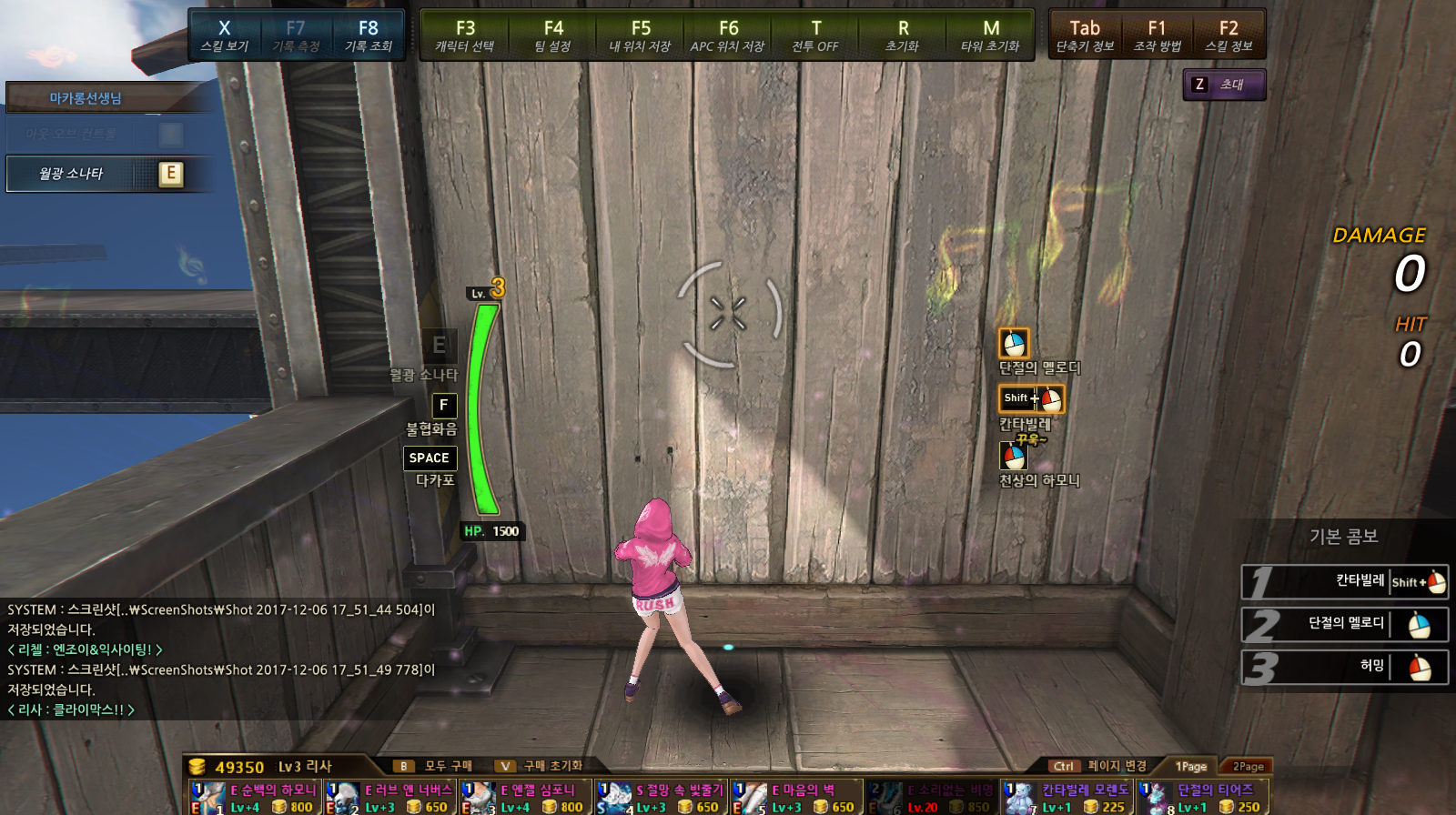Open 기록 조회 record lookup
Viewport: 1456px width, 815px height.
pyautogui.click(x=368, y=35)
